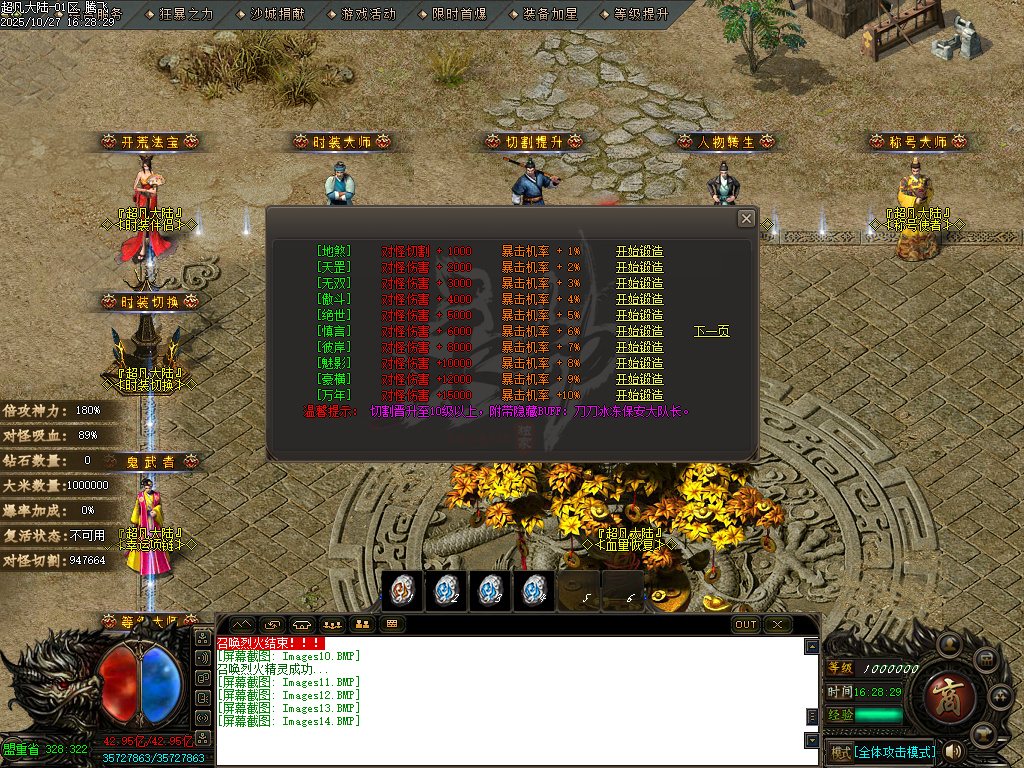Start forging on the 万年 row

coord(639,395)
